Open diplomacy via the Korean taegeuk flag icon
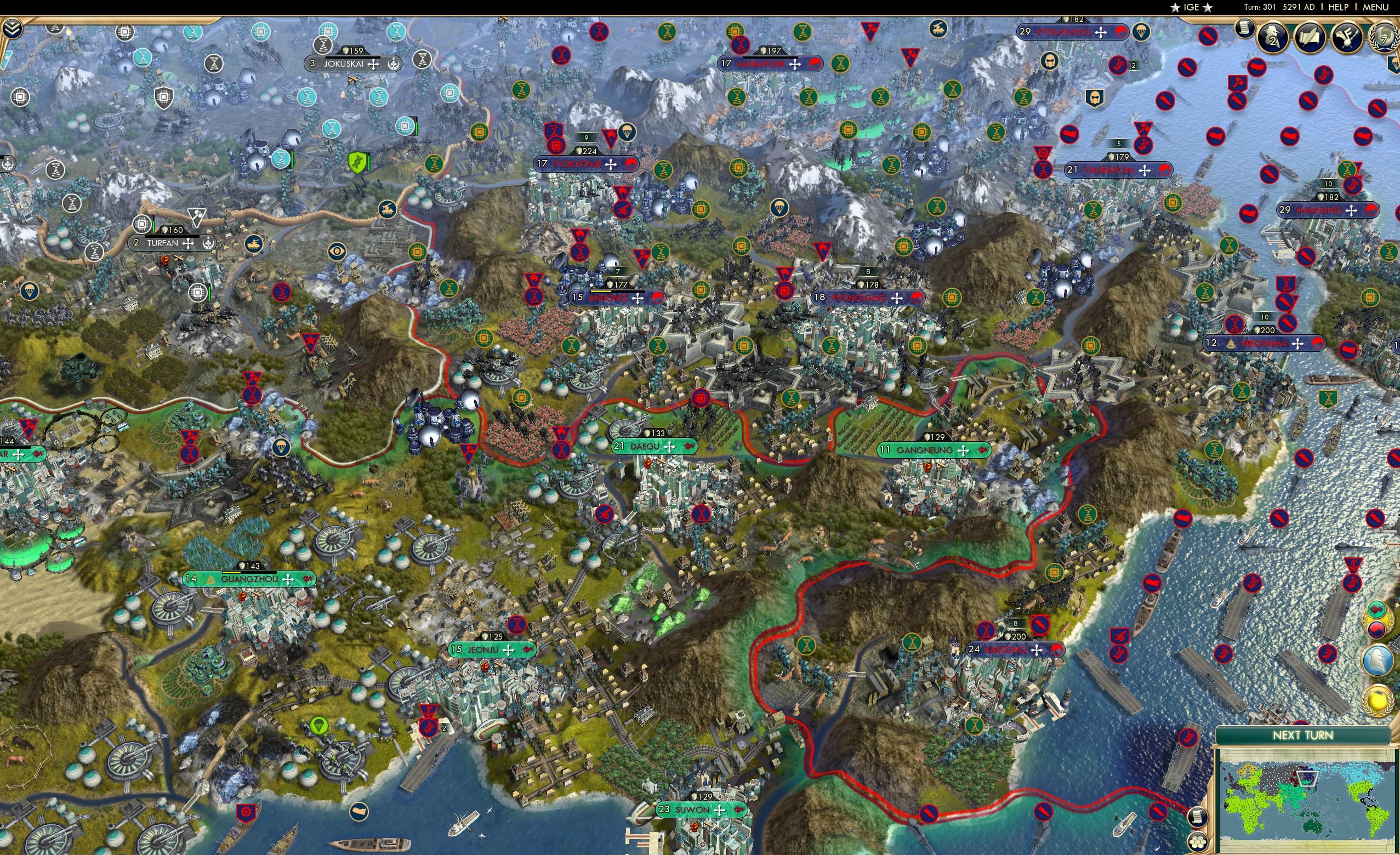The image size is (1400, 855). pos(1377,629)
